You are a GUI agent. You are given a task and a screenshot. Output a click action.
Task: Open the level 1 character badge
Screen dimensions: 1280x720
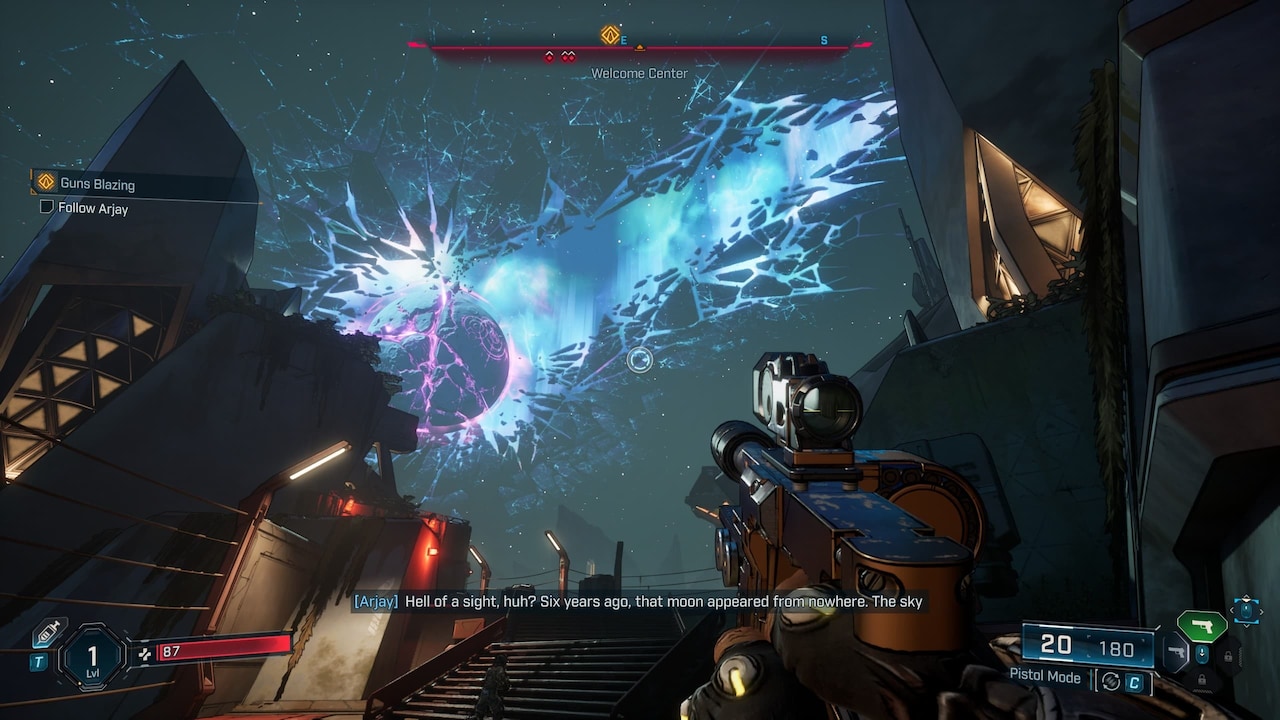pyautogui.click(x=92, y=656)
